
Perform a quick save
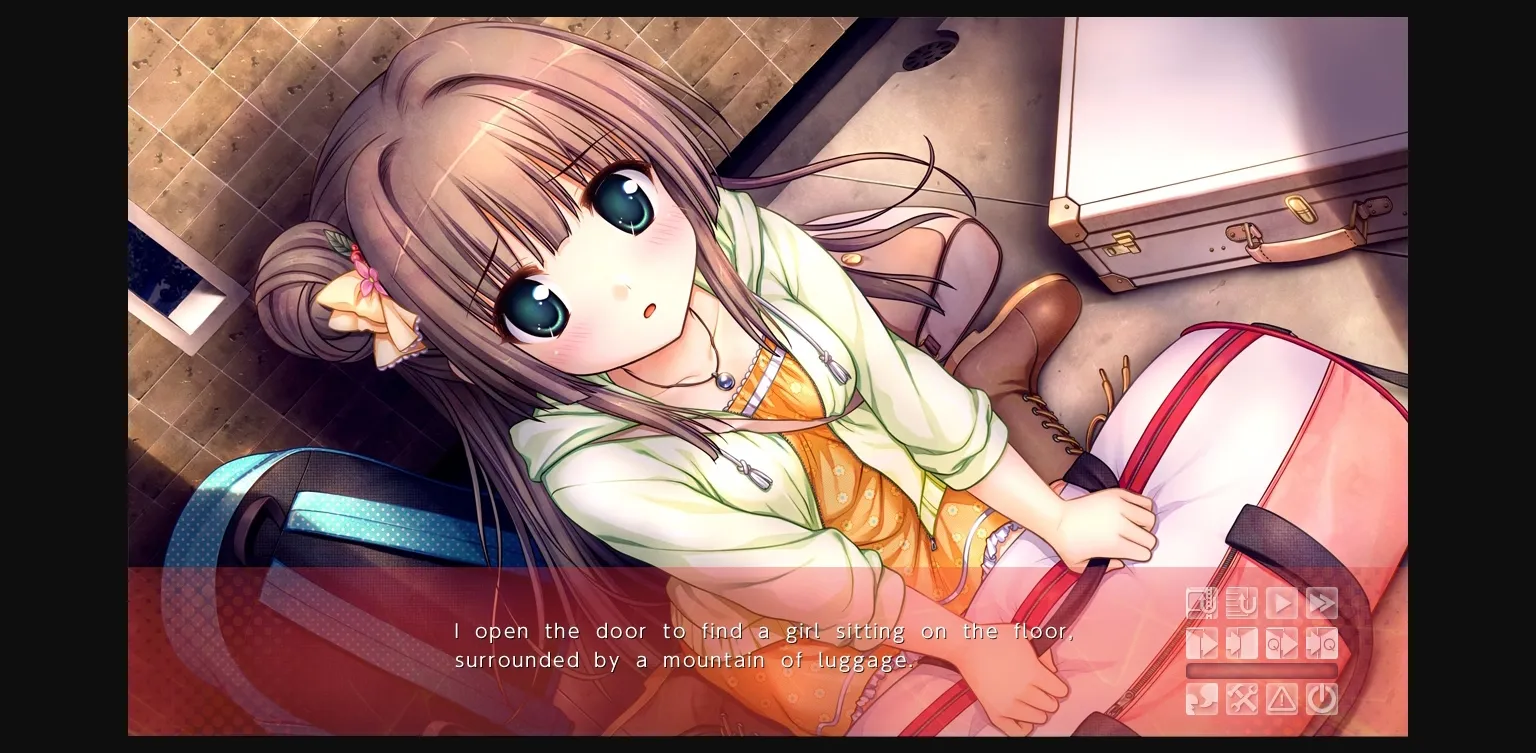tap(1281, 643)
